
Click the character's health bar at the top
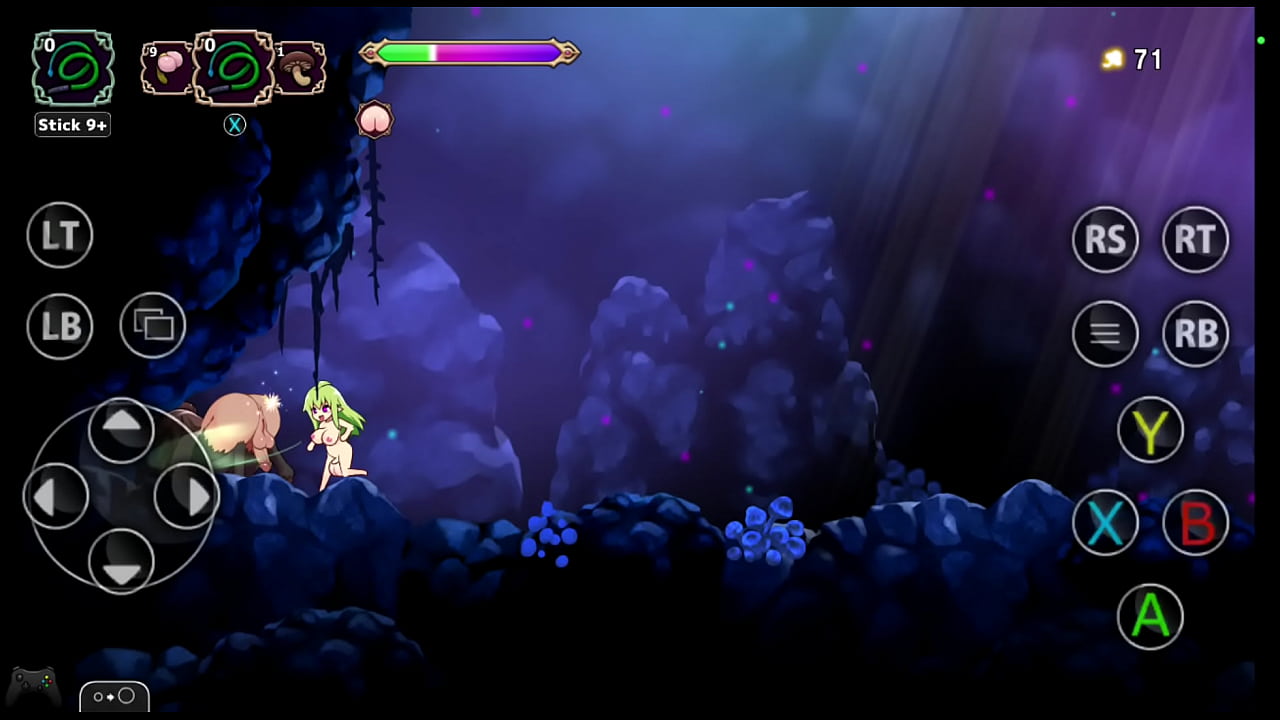click(468, 52)
